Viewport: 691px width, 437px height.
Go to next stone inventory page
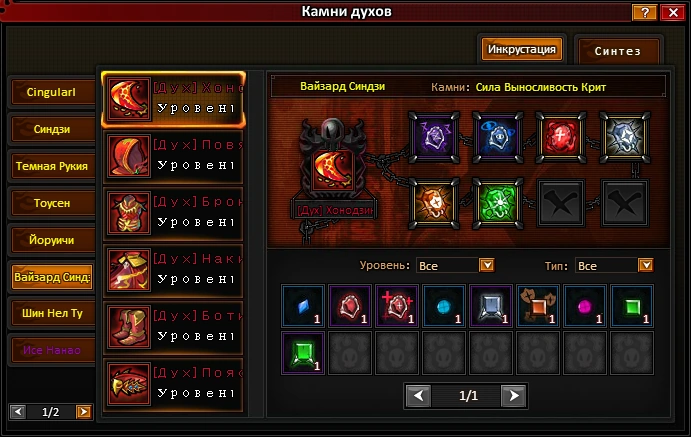(x=514, y=396)
